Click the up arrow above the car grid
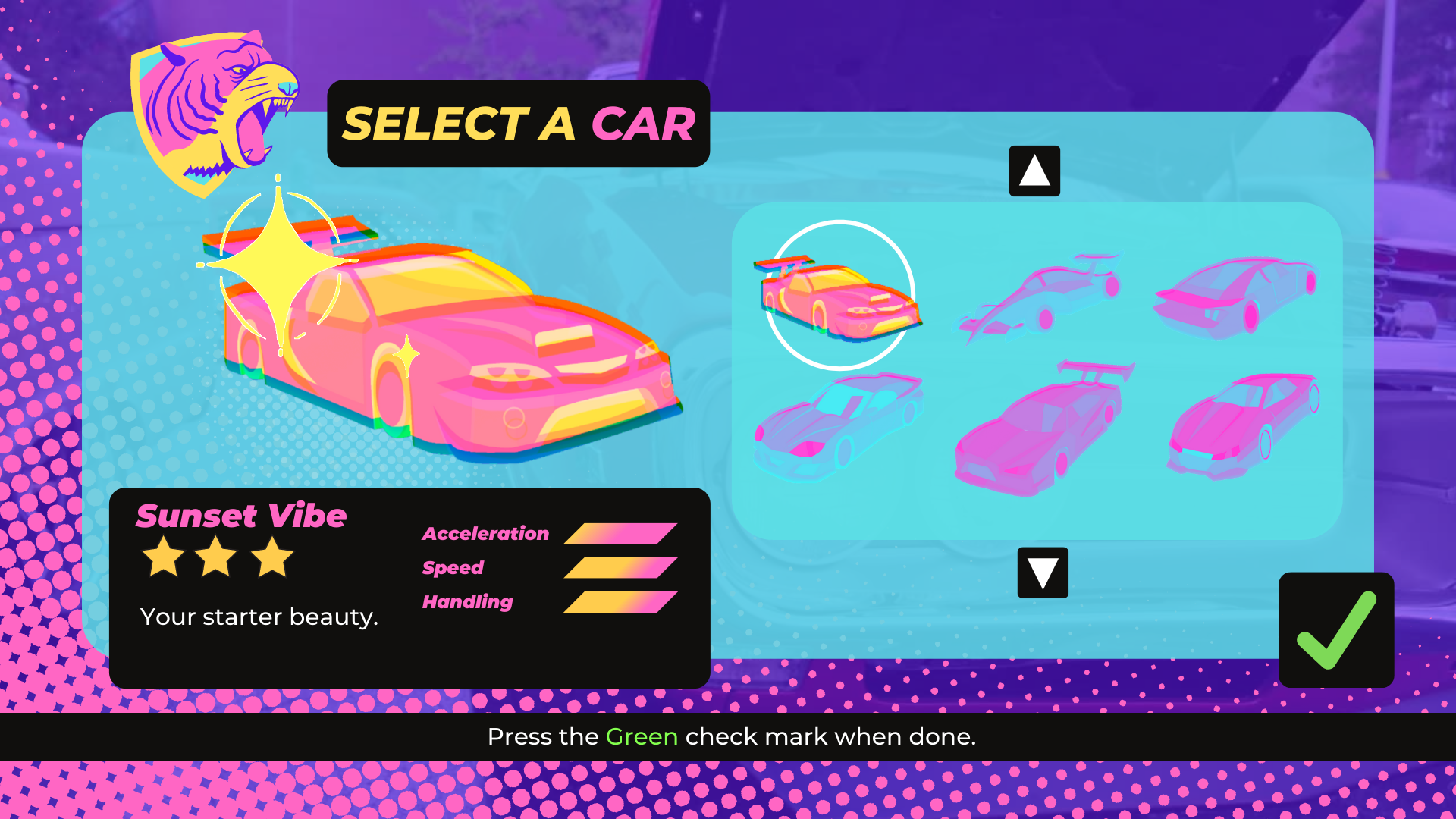1456x819 pixels. click(x=1034, y=171)
